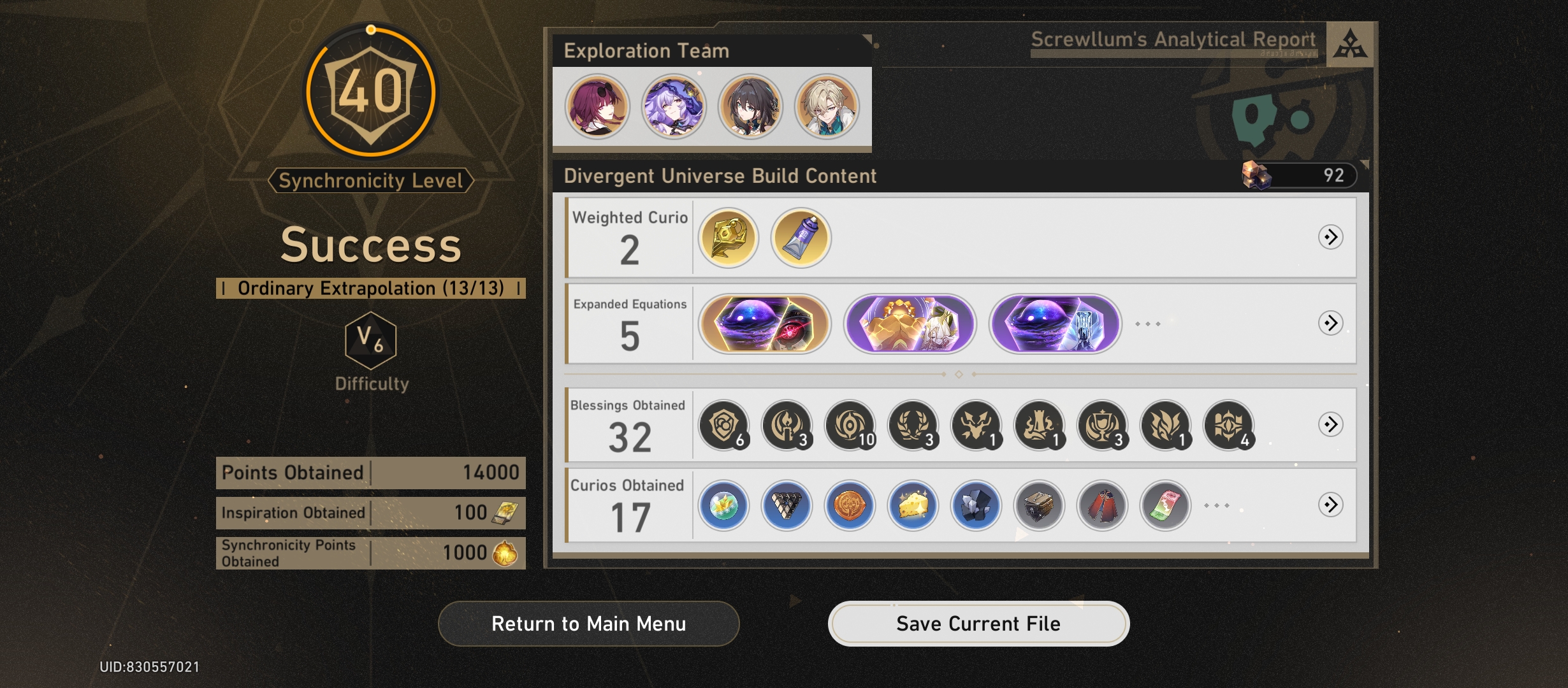1568x688 pixels.
Task: Click the ellipsis after the third equation
Action: tap(1149, 325)
